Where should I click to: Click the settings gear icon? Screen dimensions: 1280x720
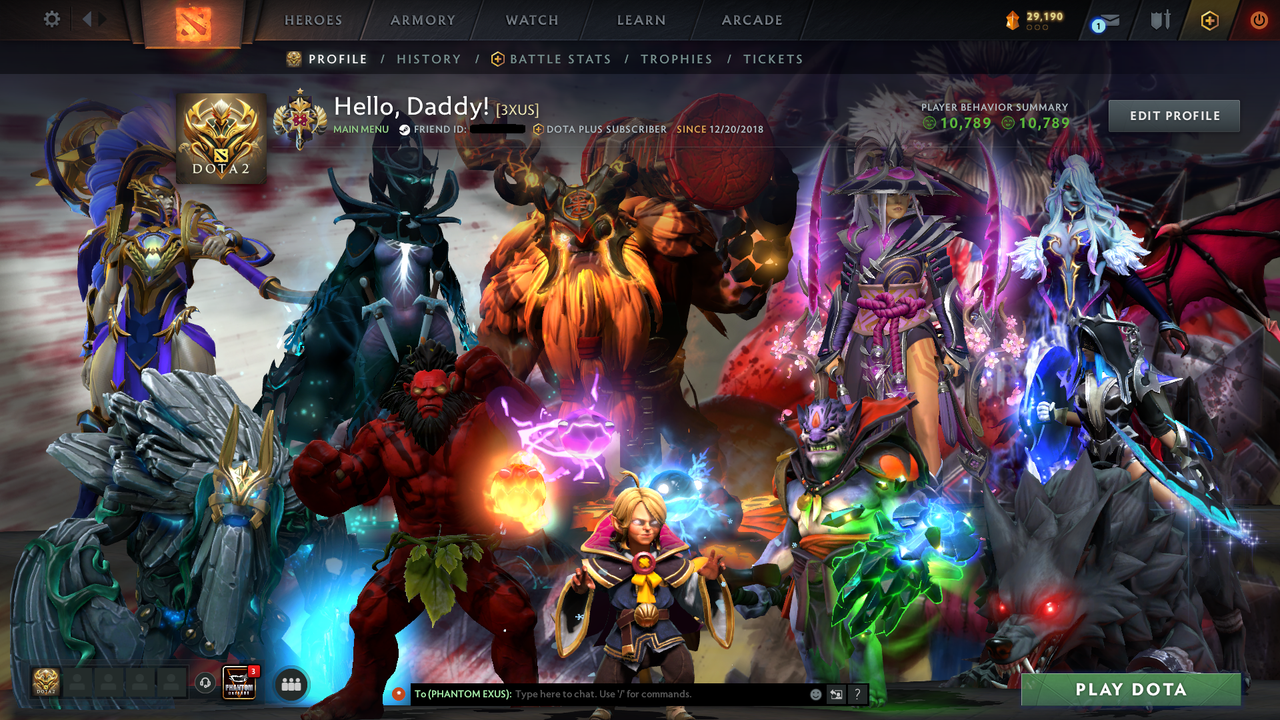[x=52, y=18]
